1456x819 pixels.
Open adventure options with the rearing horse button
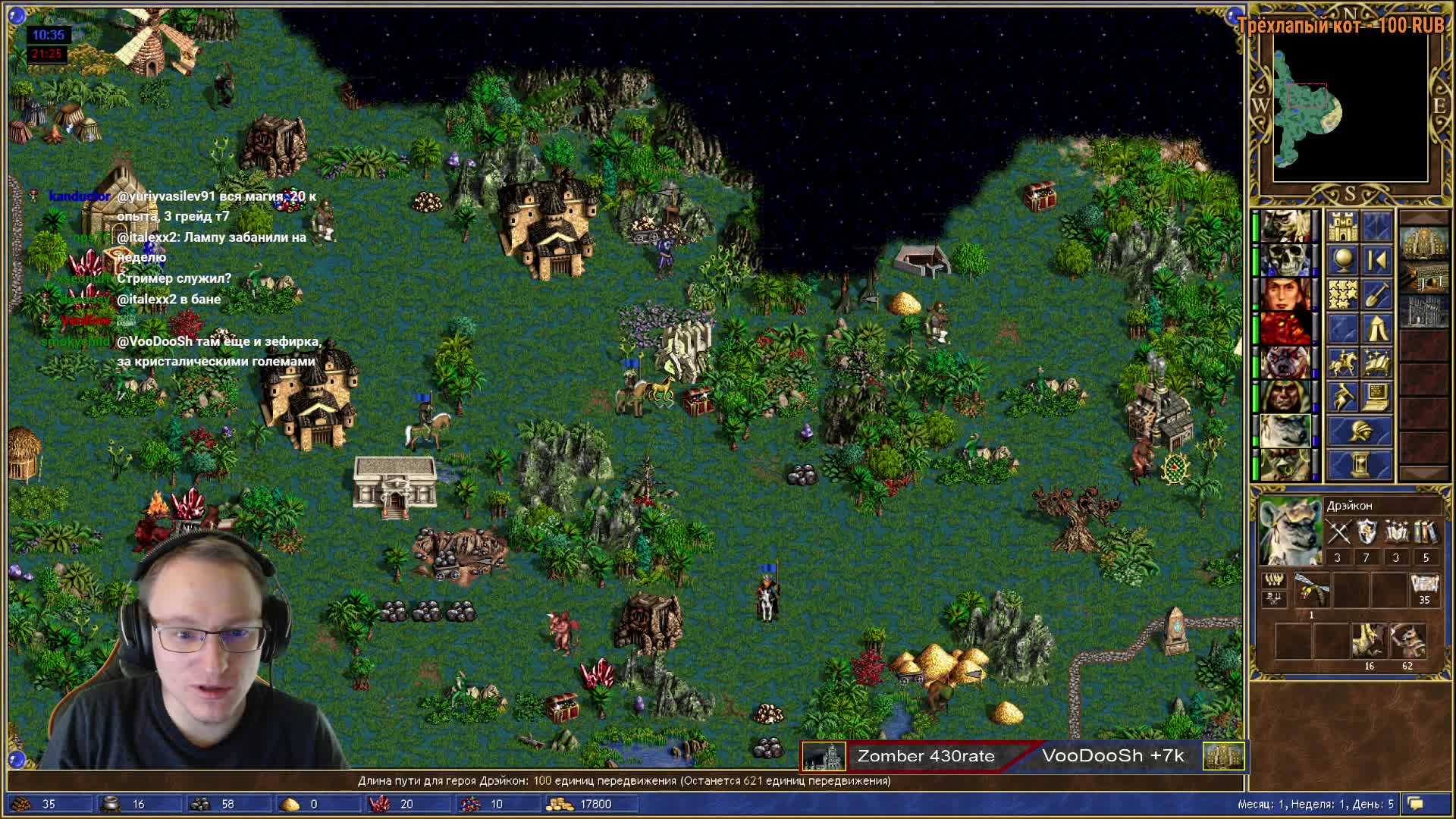(x=1342, y=397)
